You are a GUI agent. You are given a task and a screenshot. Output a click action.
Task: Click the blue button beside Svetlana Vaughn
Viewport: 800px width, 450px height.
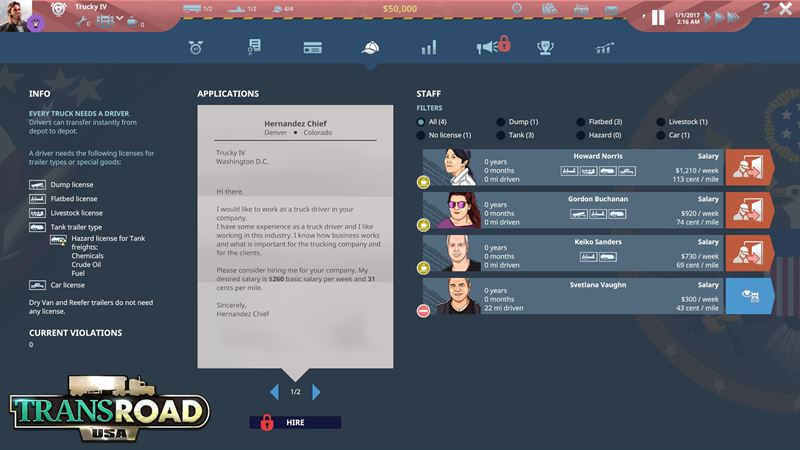[x=749, y=295]
